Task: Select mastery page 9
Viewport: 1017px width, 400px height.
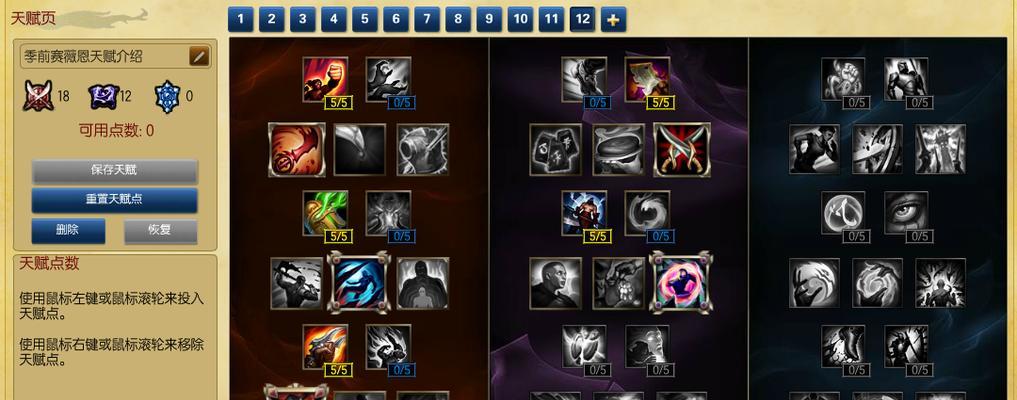Action: [x=488, y=18]
